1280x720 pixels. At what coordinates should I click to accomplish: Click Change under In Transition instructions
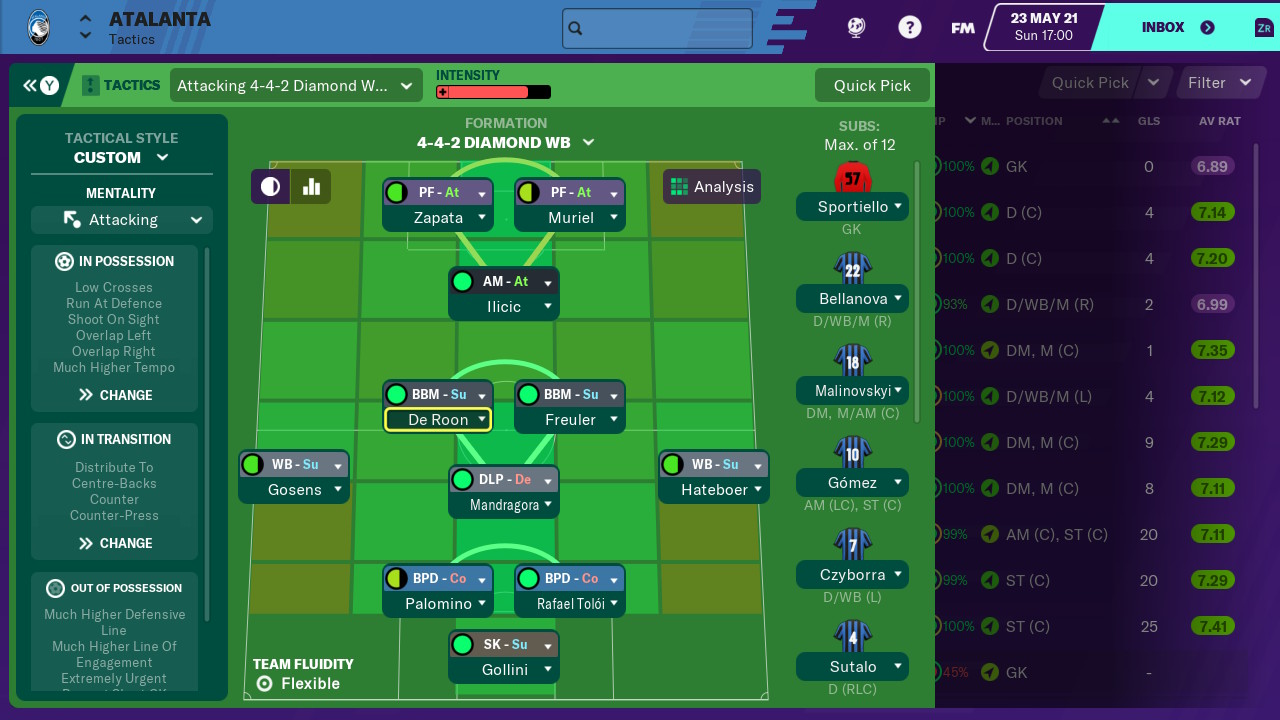115,543
